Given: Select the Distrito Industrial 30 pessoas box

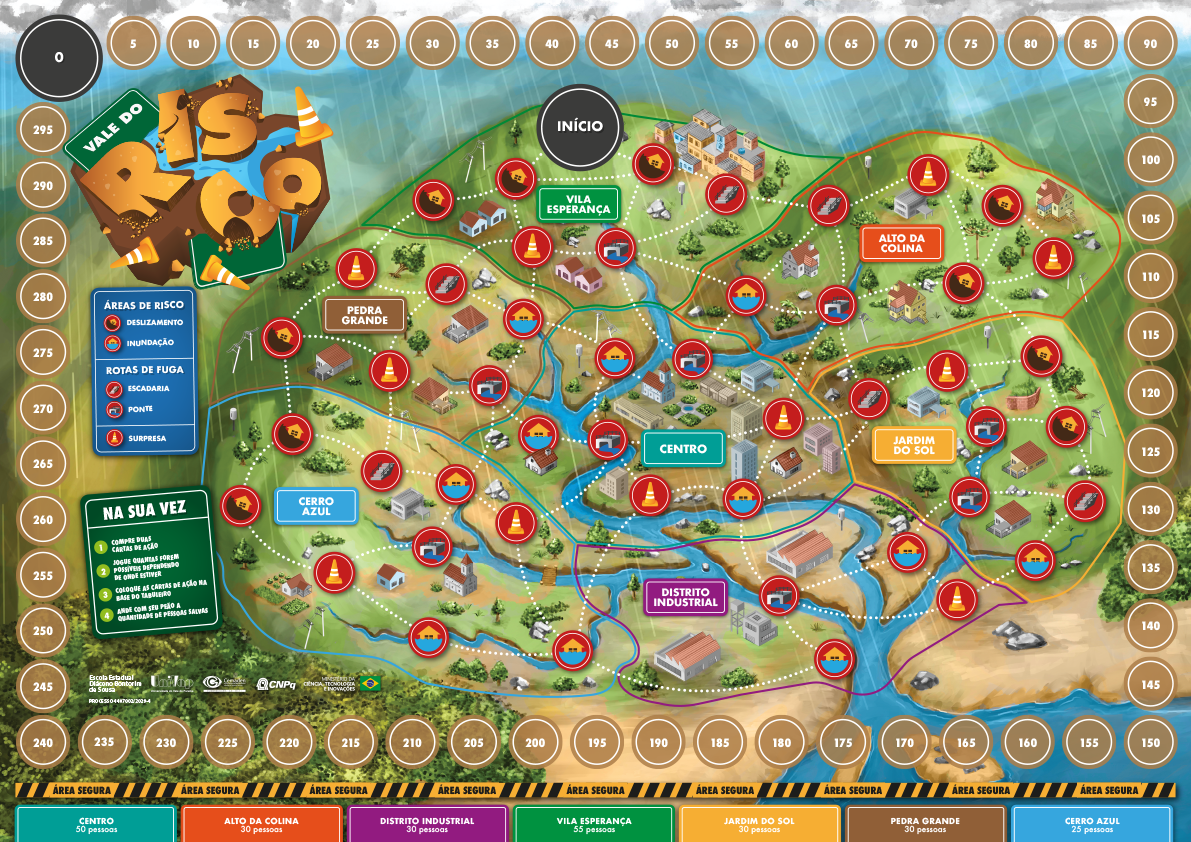Looking at the screenshot, I should (428, 824).
